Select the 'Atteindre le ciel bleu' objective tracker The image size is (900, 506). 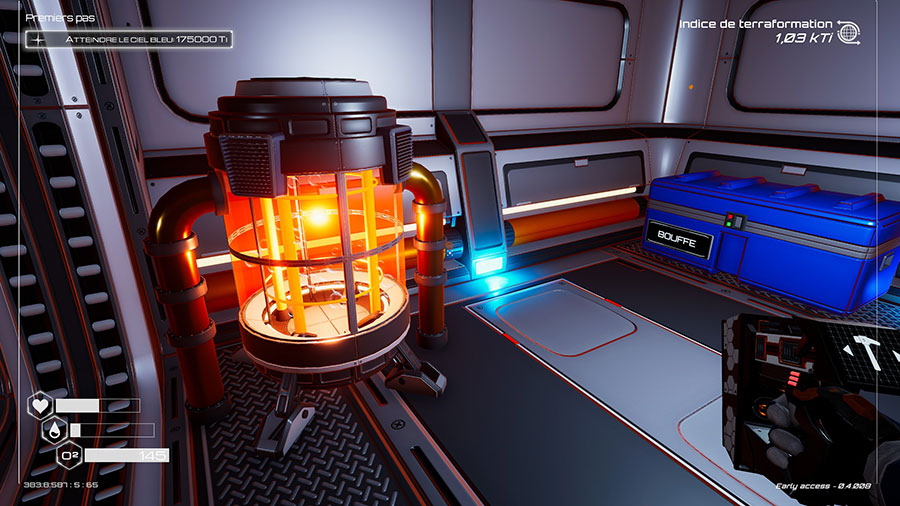[x=130, y=39]
